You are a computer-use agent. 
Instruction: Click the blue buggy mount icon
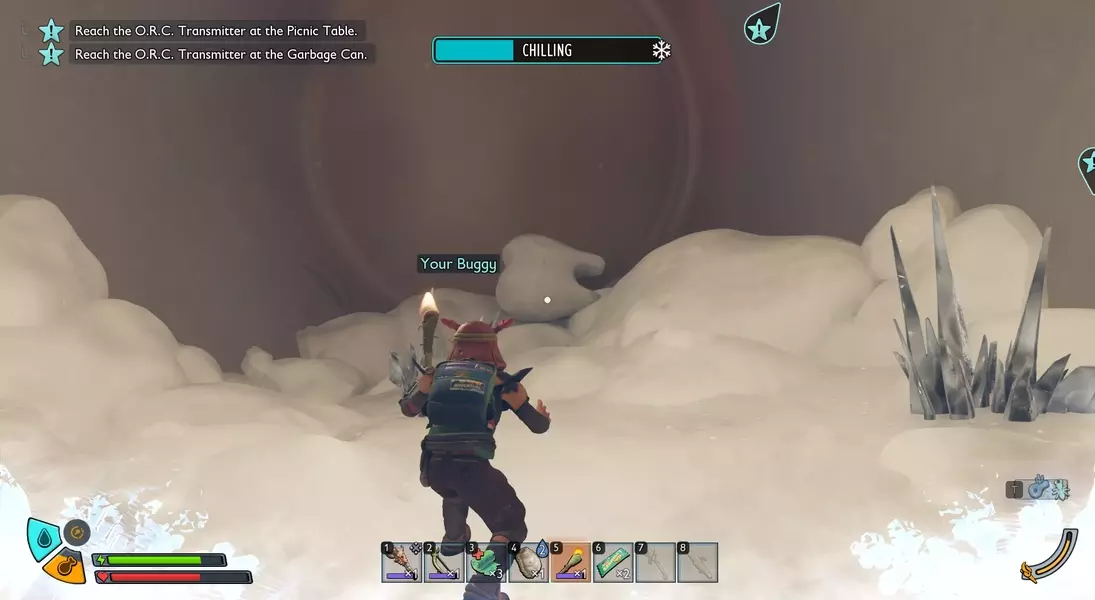1040,489
